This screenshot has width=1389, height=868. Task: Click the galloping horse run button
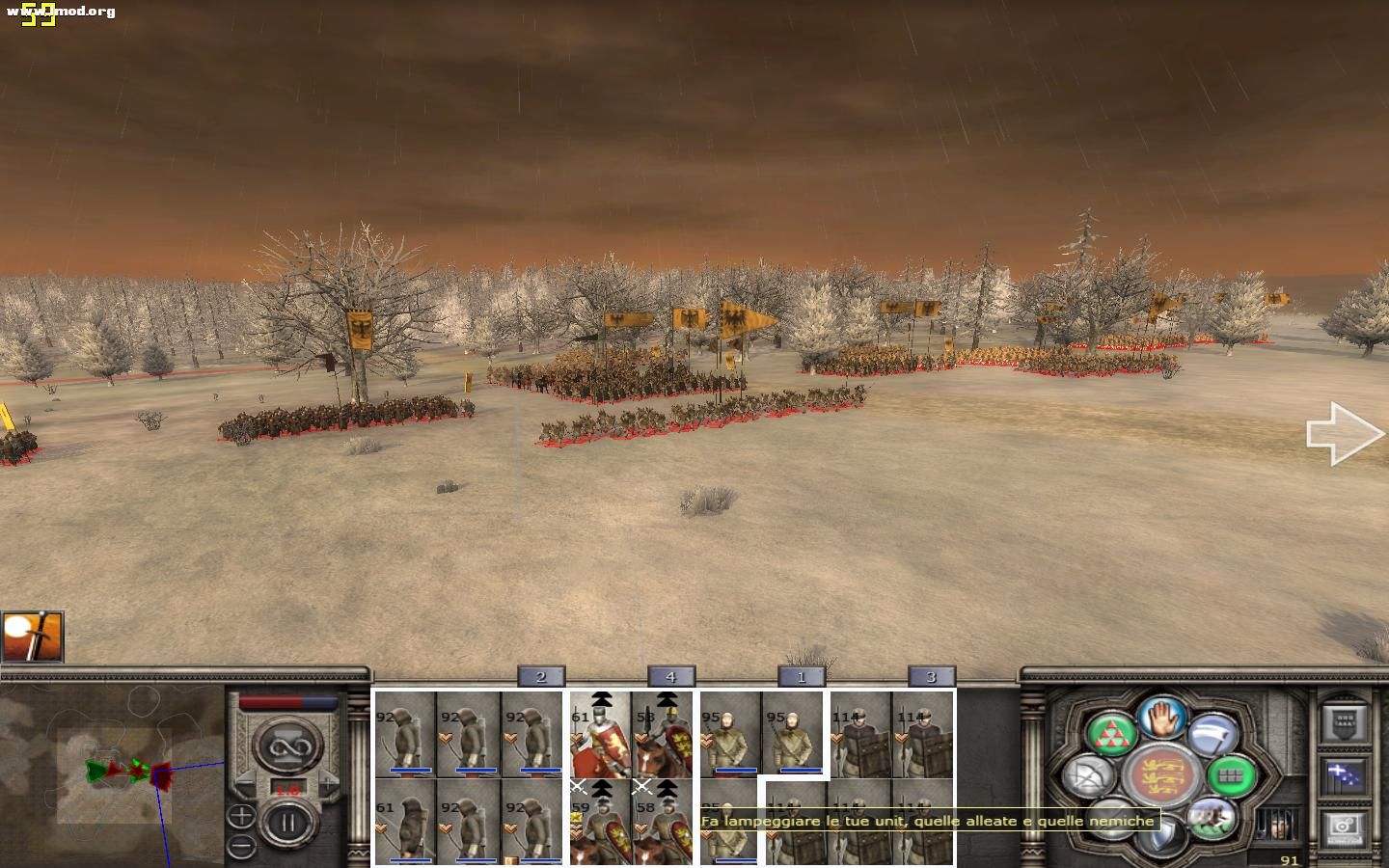[x=1212, y=819]
